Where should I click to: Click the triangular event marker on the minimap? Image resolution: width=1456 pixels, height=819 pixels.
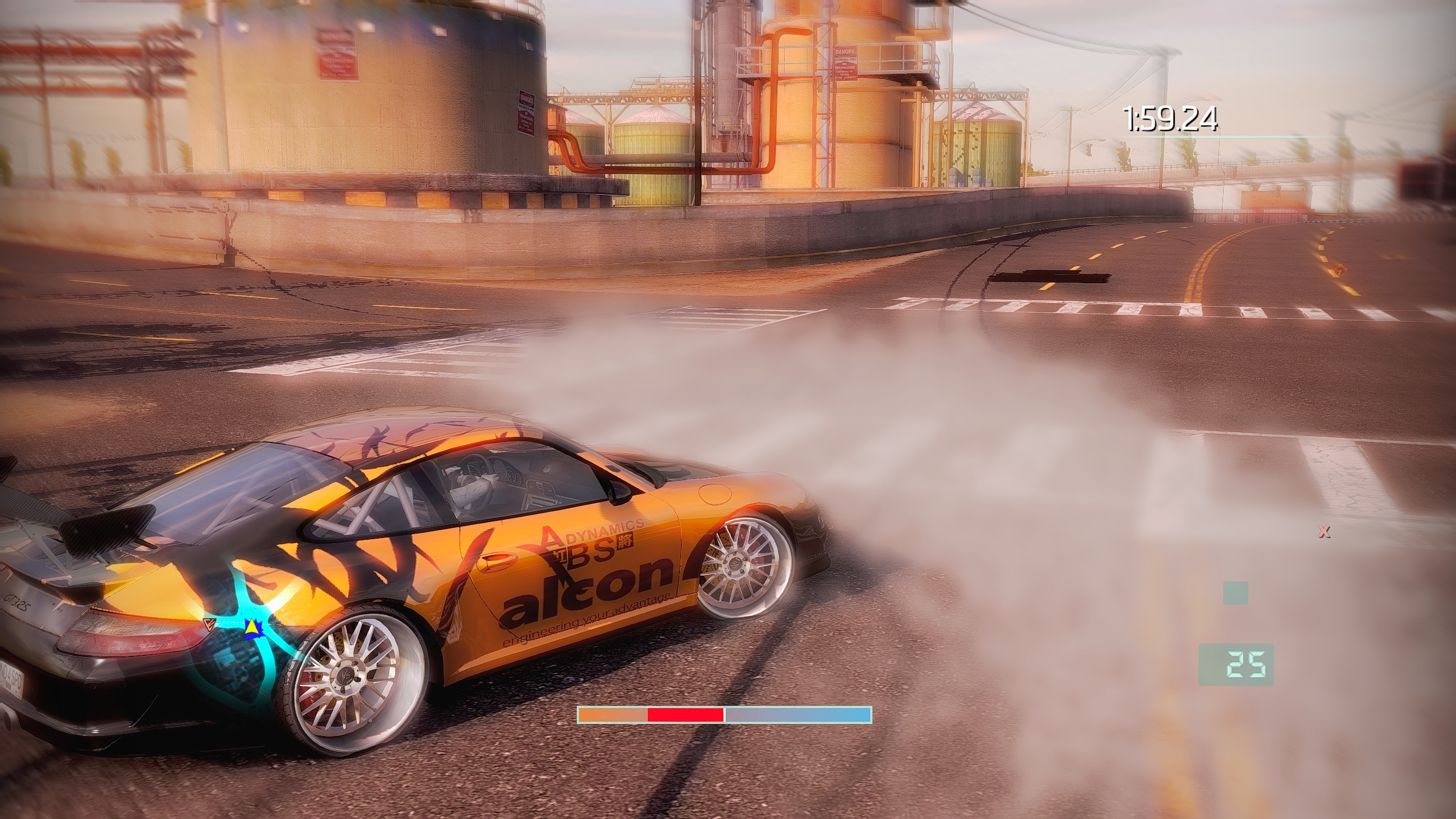point(208,624)
